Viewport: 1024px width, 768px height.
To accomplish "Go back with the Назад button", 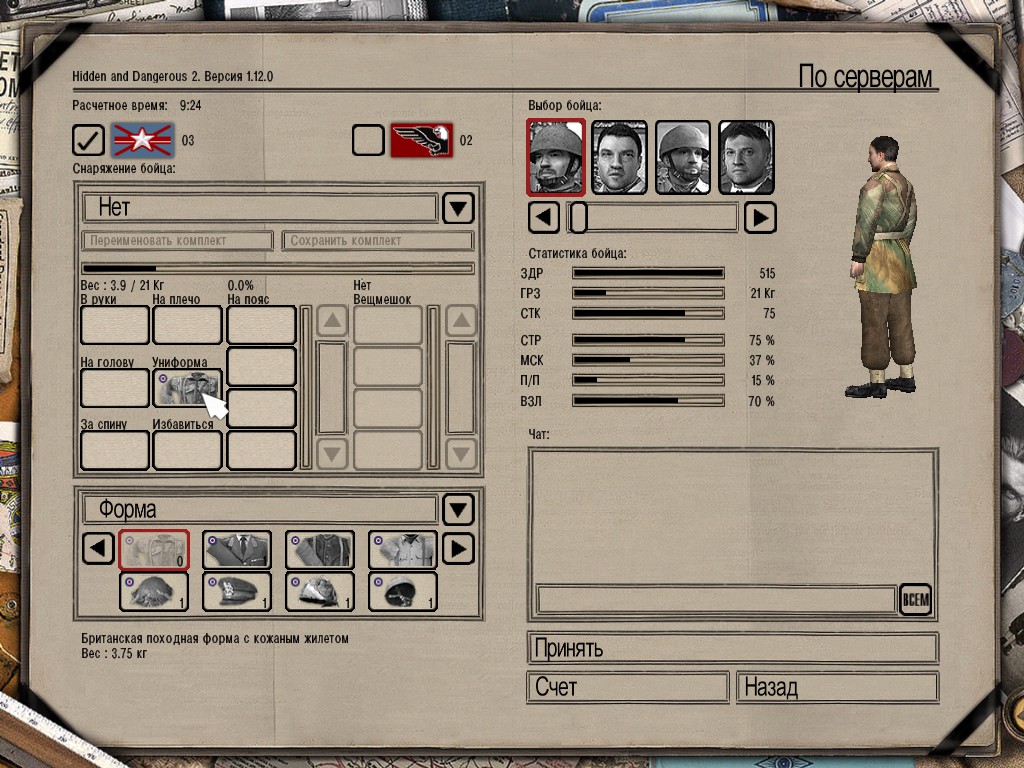I will coord(837,688).
